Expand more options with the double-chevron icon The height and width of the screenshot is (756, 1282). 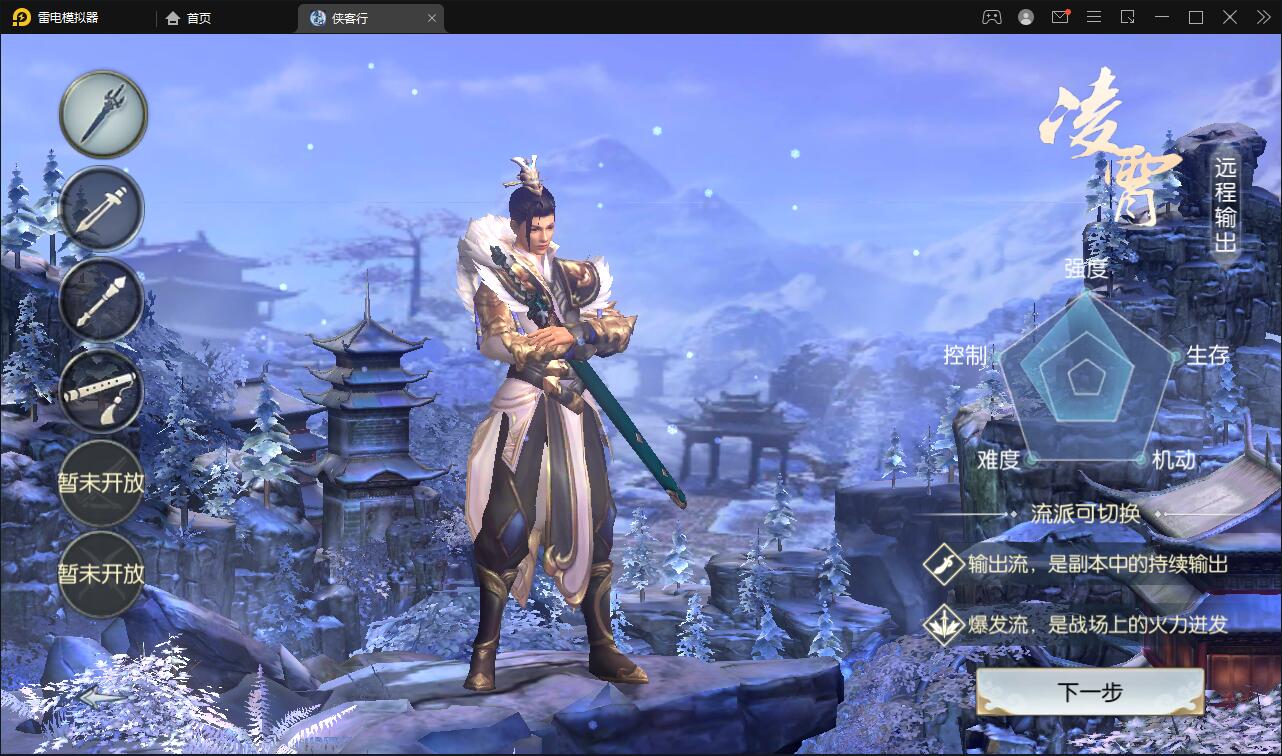click(1262, 17)
